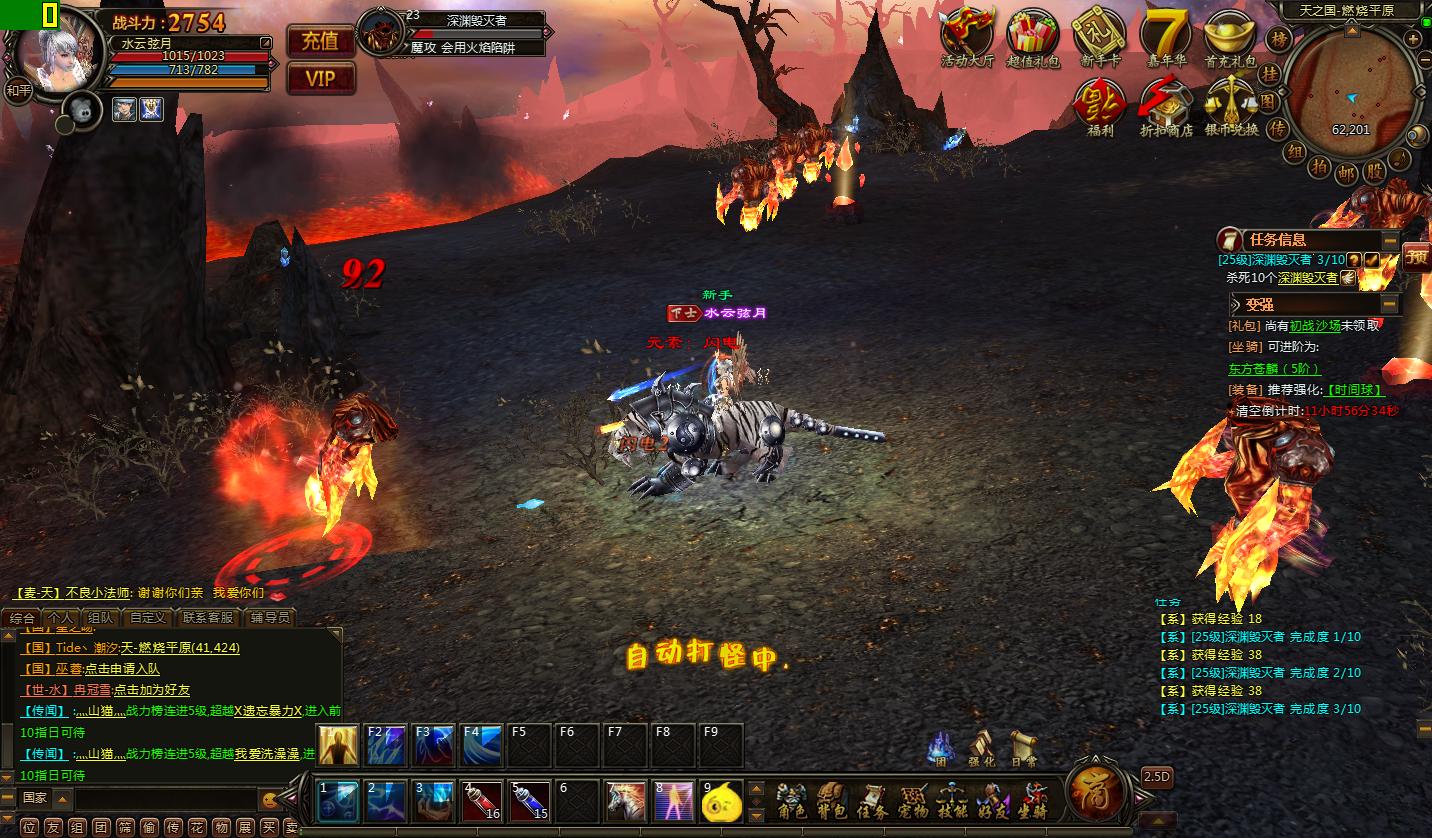Open the 技能 skills menu

click(x=950, y=801)
